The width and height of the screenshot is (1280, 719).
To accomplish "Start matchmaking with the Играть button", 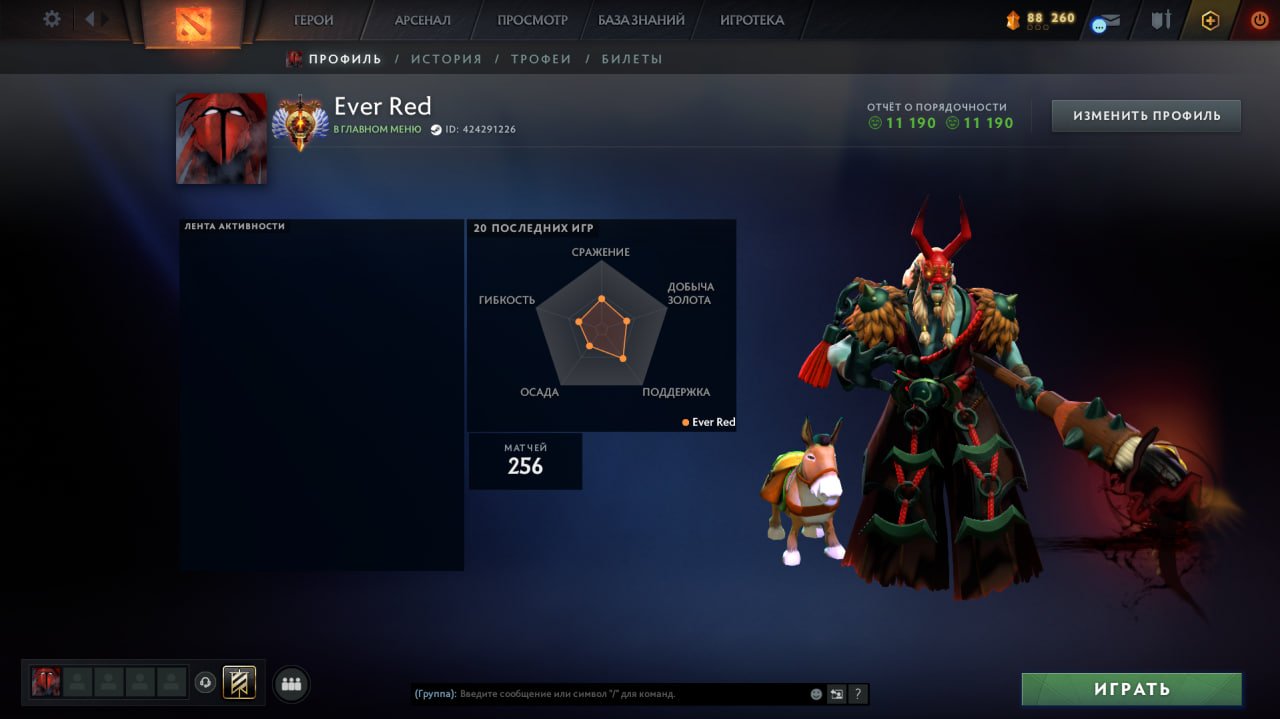I will pyautogui.click(x=1131, y=689).
